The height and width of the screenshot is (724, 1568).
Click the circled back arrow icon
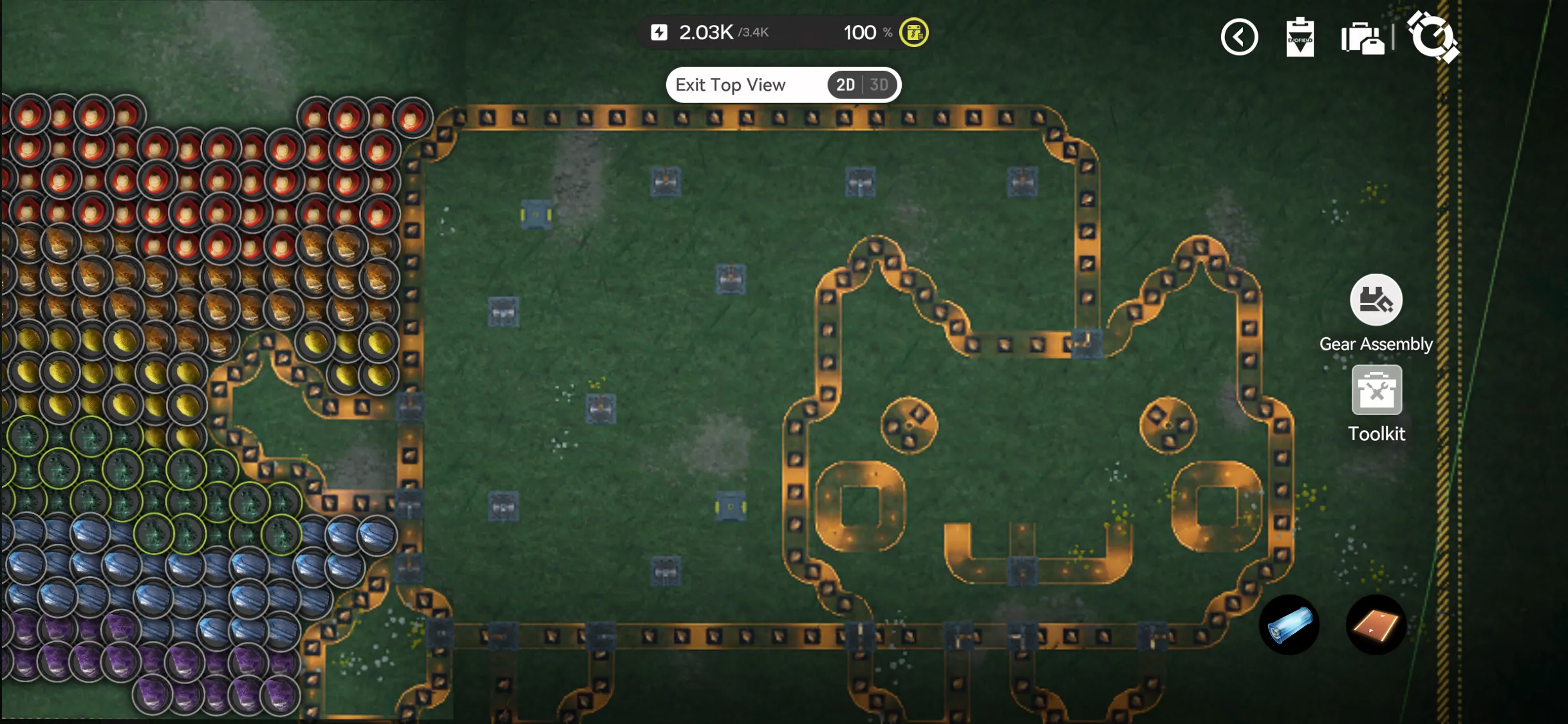(x=1239, y=37)
